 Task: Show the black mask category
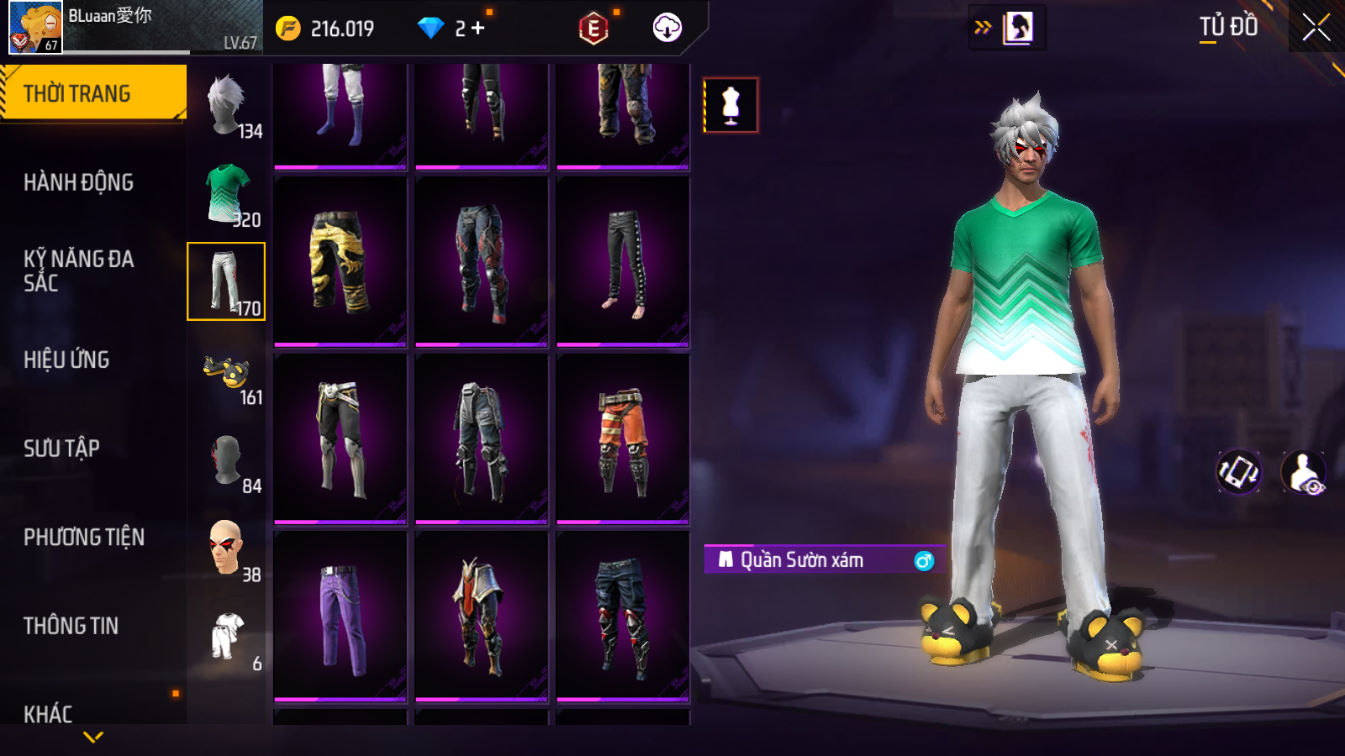click(x=227, y=460)
